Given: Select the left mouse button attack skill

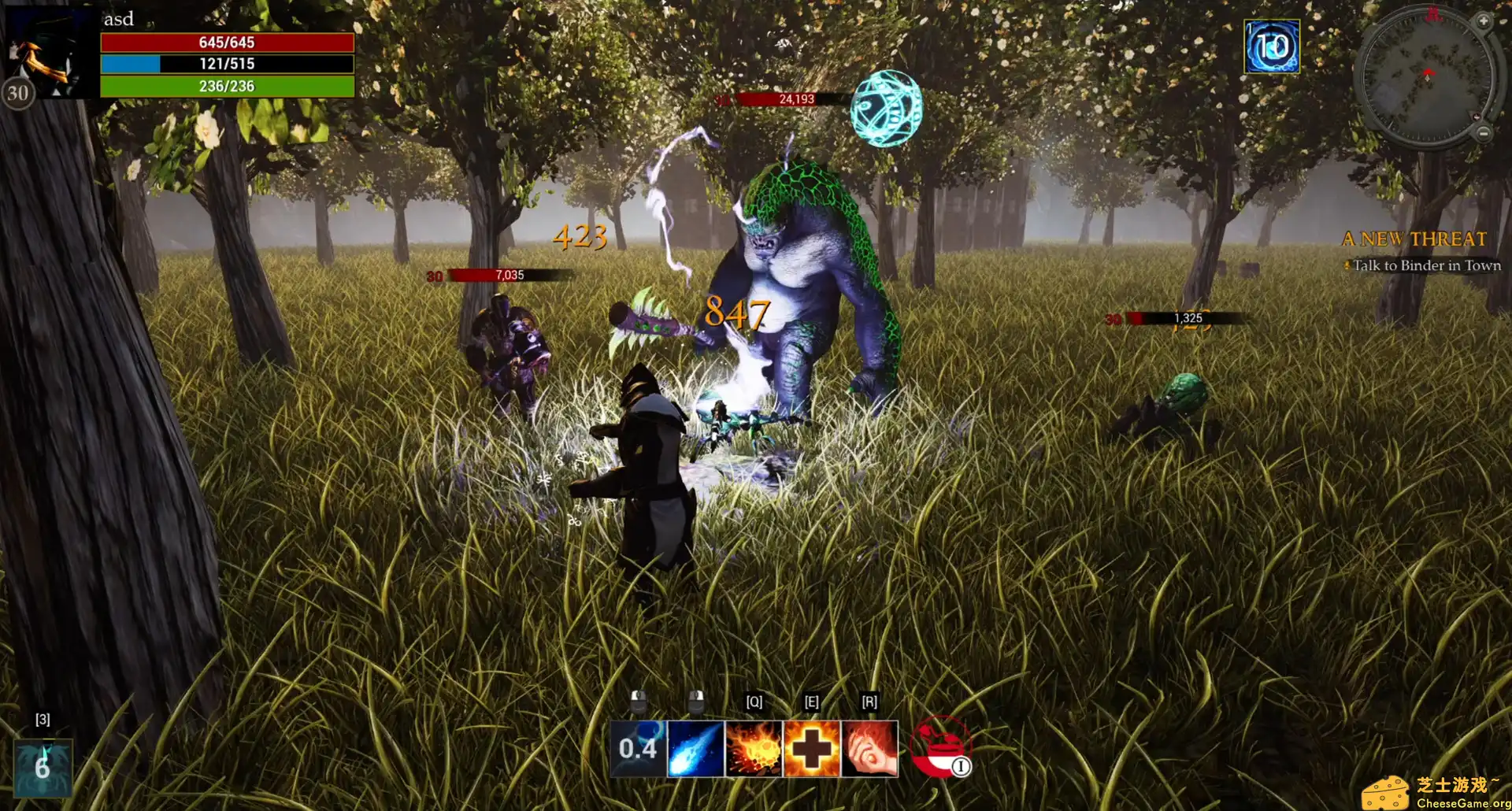Looking at the screenshot, I should 637,750.
